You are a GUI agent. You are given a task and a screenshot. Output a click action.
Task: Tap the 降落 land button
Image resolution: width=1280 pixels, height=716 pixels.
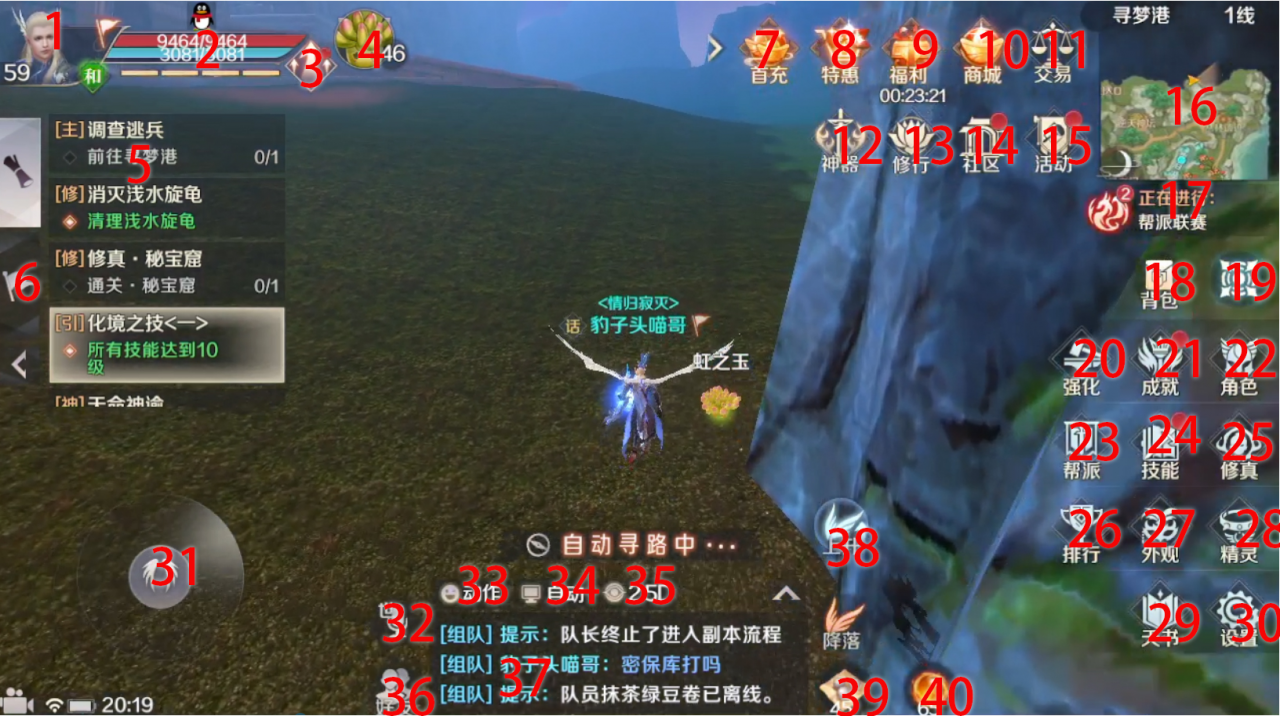point(842,624)
